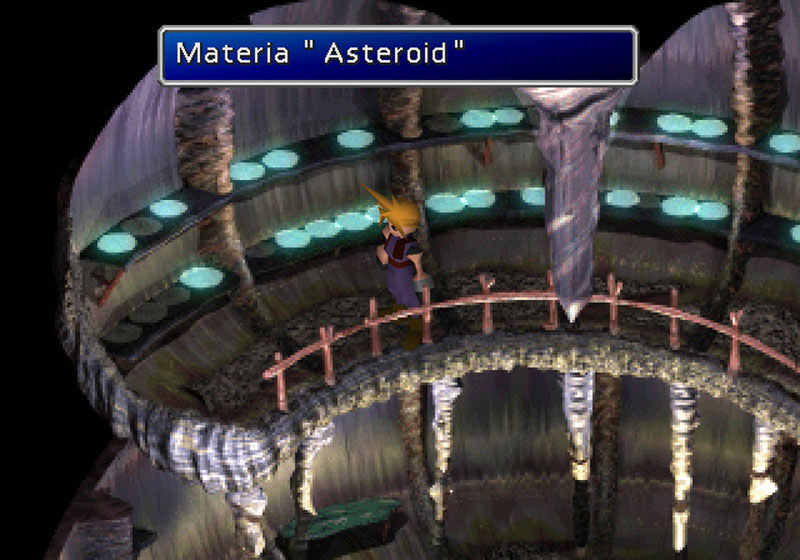Dismiss the Materia "Asteroid" message box

(398, 54)
